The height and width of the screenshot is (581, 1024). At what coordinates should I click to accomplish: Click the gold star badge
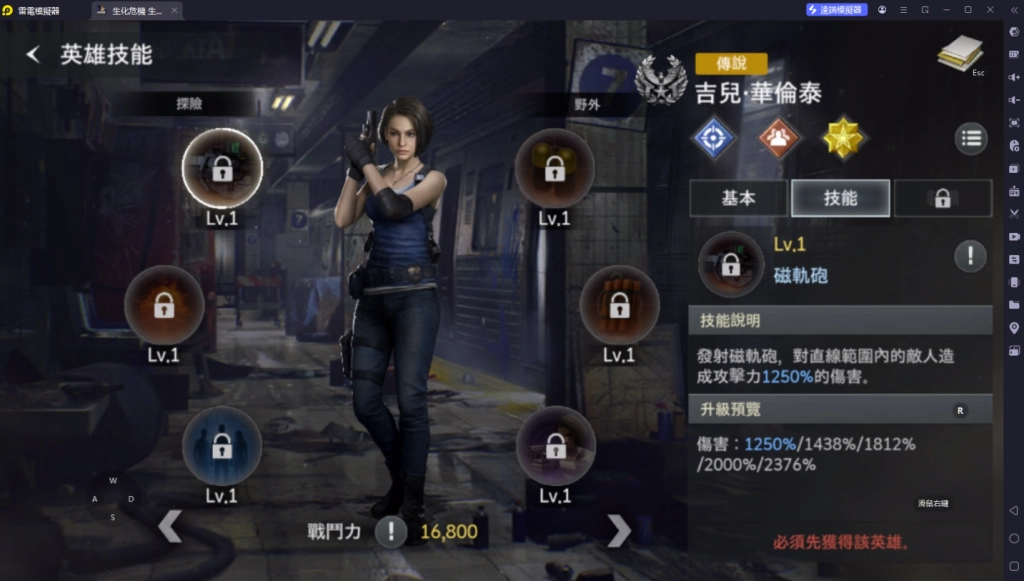click(x=843, y=138)
